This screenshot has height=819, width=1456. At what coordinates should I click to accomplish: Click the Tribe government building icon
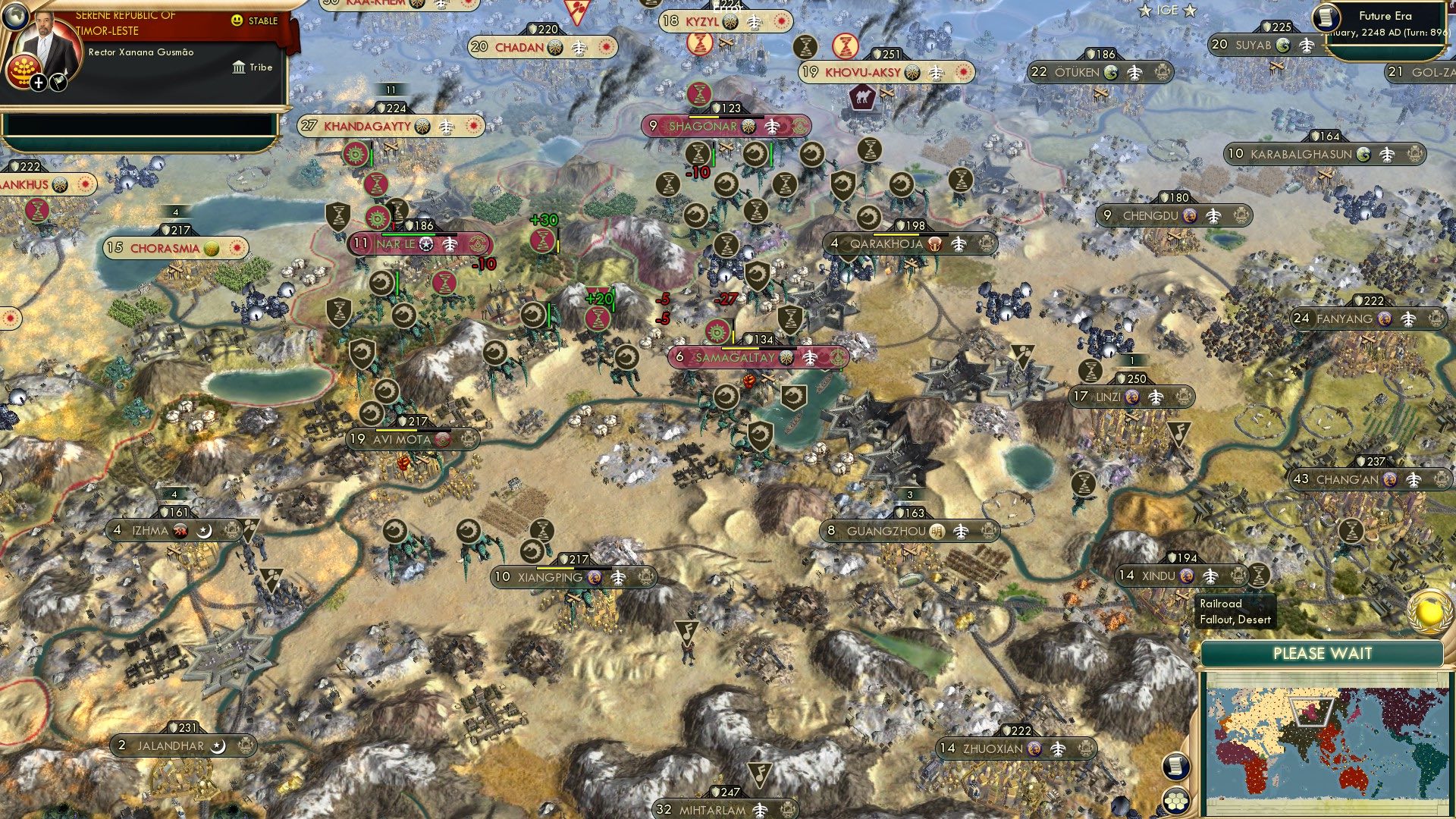[x=240, y=68]
